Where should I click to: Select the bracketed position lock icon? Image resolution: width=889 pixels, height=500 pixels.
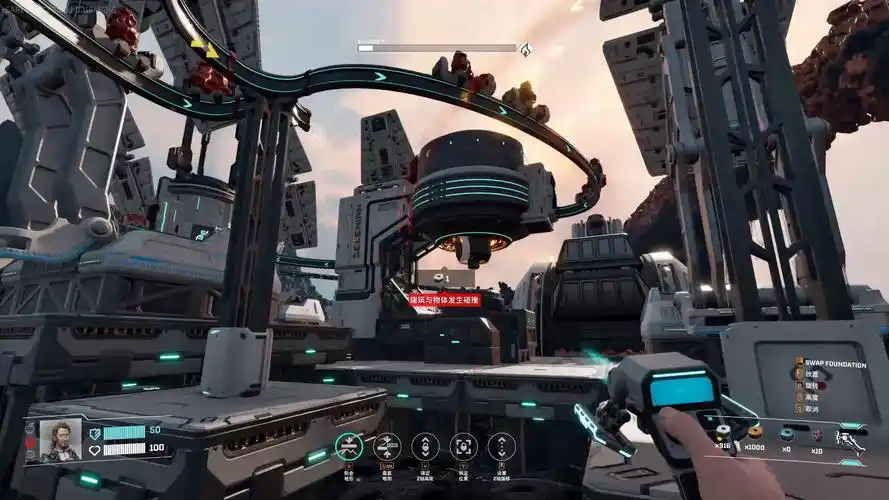[x=463, y=445]
